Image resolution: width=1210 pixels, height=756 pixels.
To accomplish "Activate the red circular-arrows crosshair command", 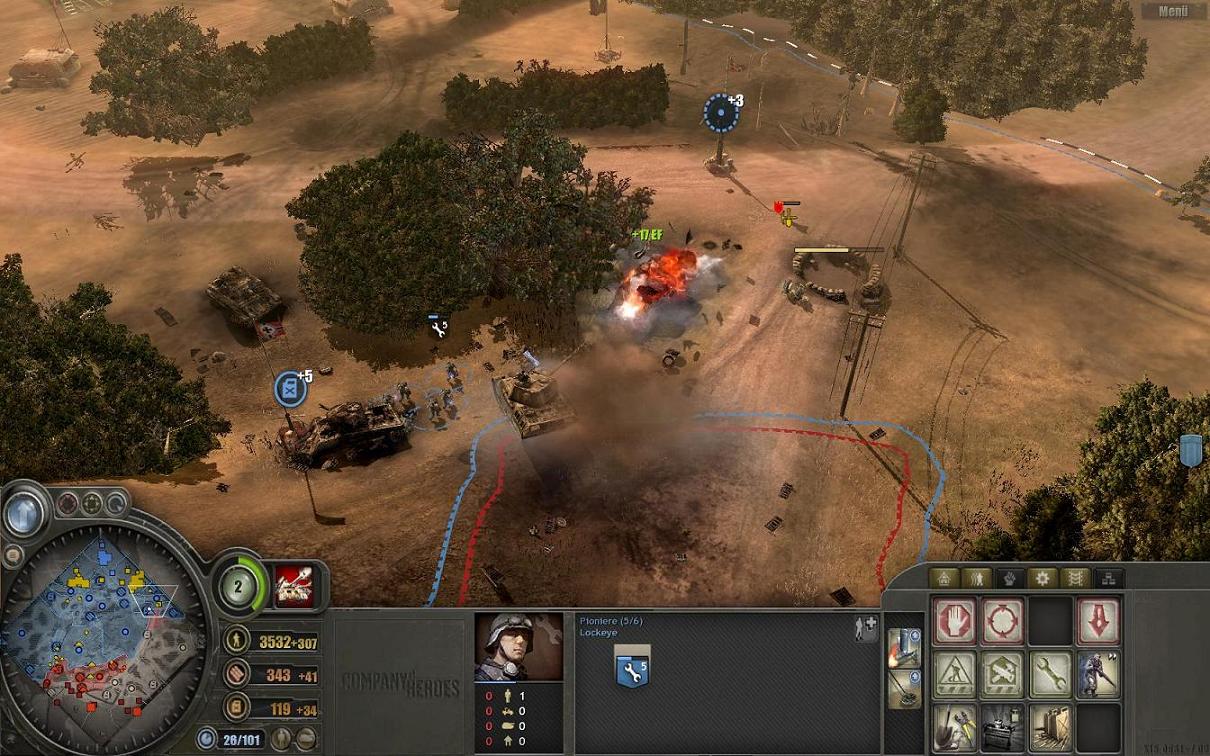I will click(x=1002, y=621).
